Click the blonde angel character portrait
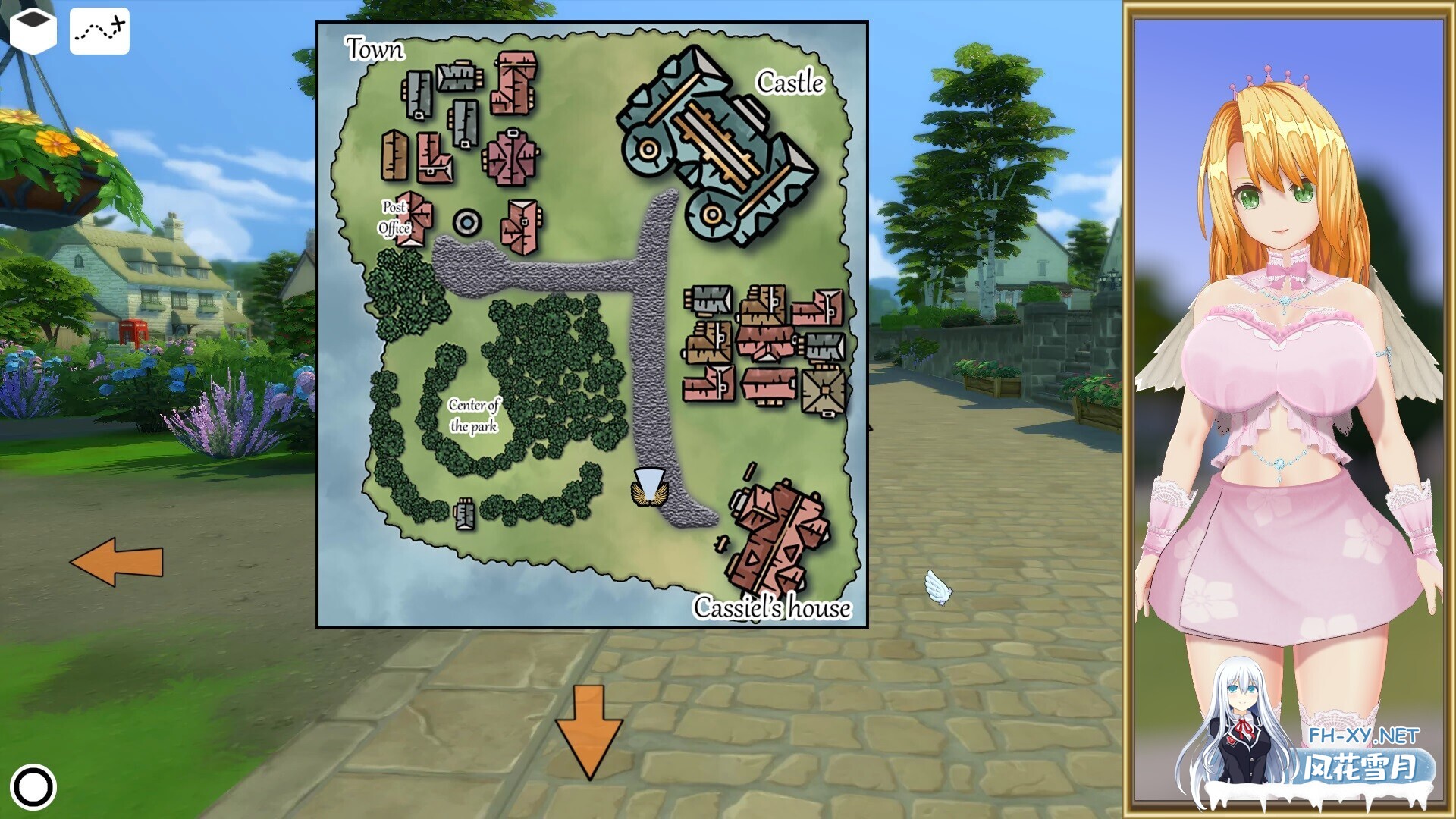Viewport: 1456px width, 819px height. (1288, 364)
